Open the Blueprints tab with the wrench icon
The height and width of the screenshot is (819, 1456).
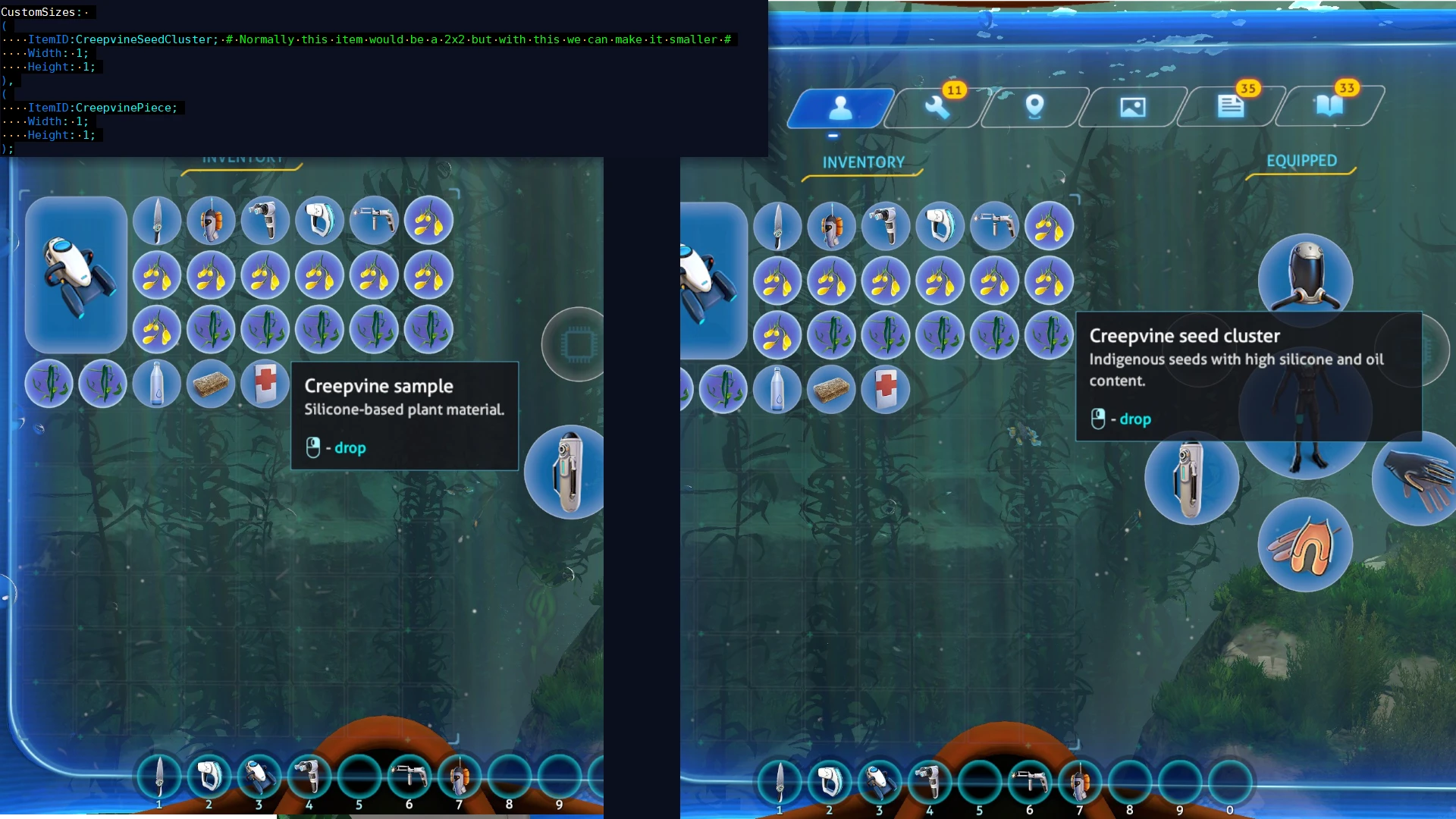point(939,108)
